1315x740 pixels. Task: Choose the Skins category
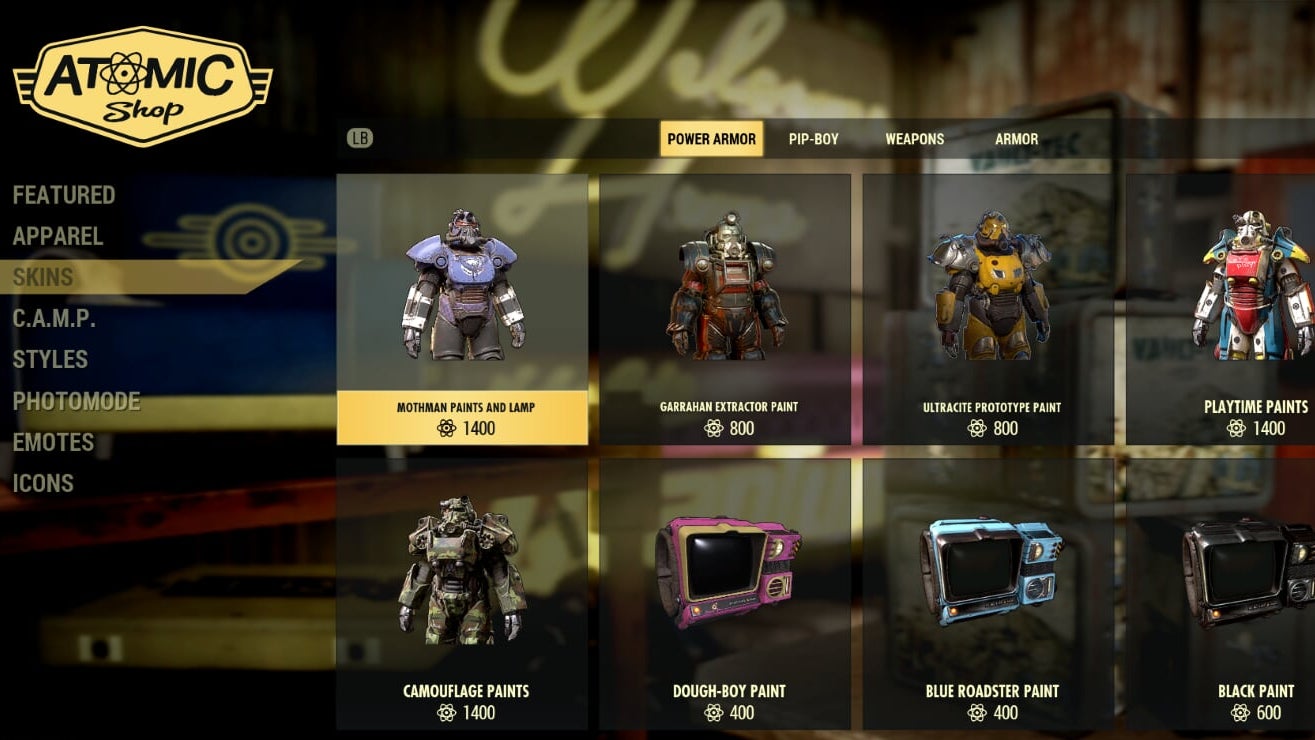[x=43, y=278]
